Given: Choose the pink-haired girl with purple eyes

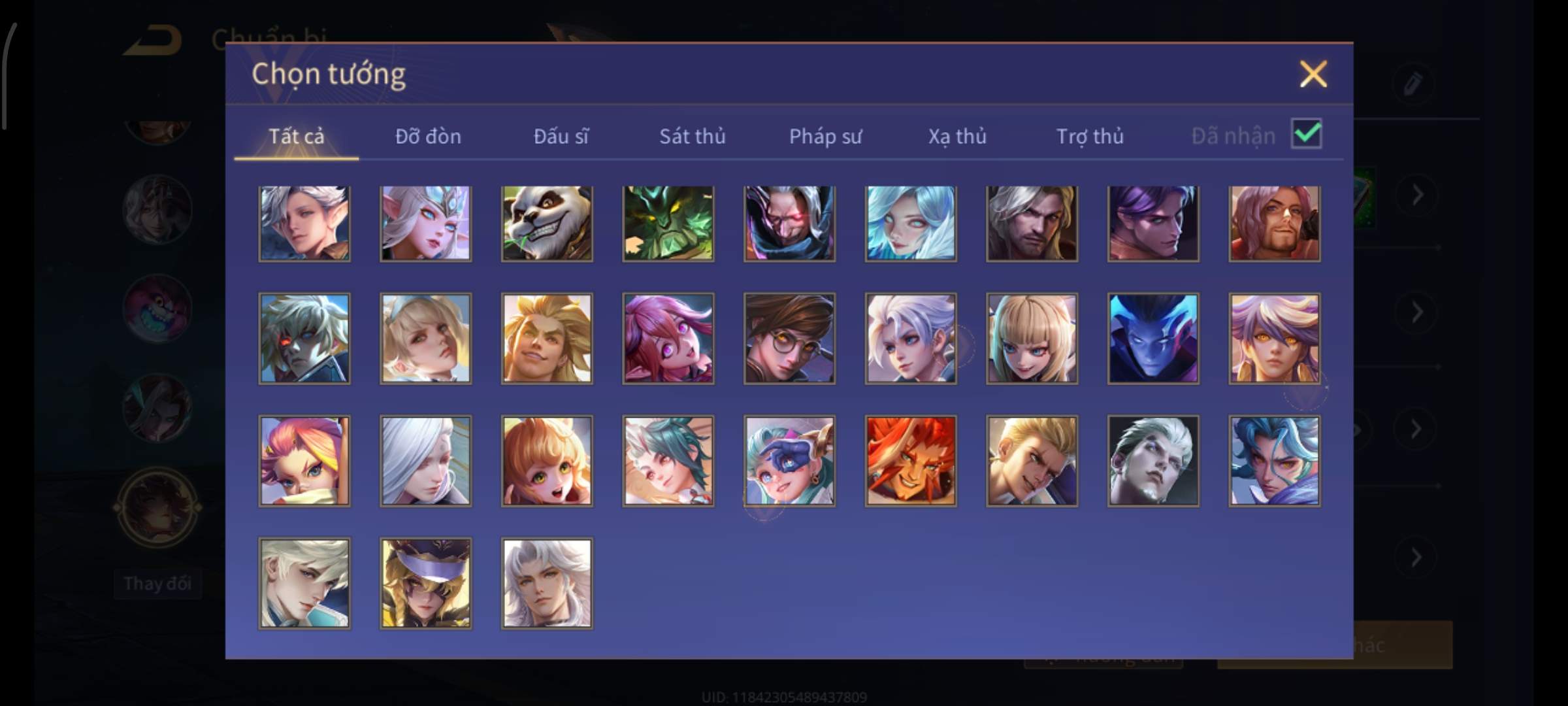Looking at the screenshot, I should (668, 338).
